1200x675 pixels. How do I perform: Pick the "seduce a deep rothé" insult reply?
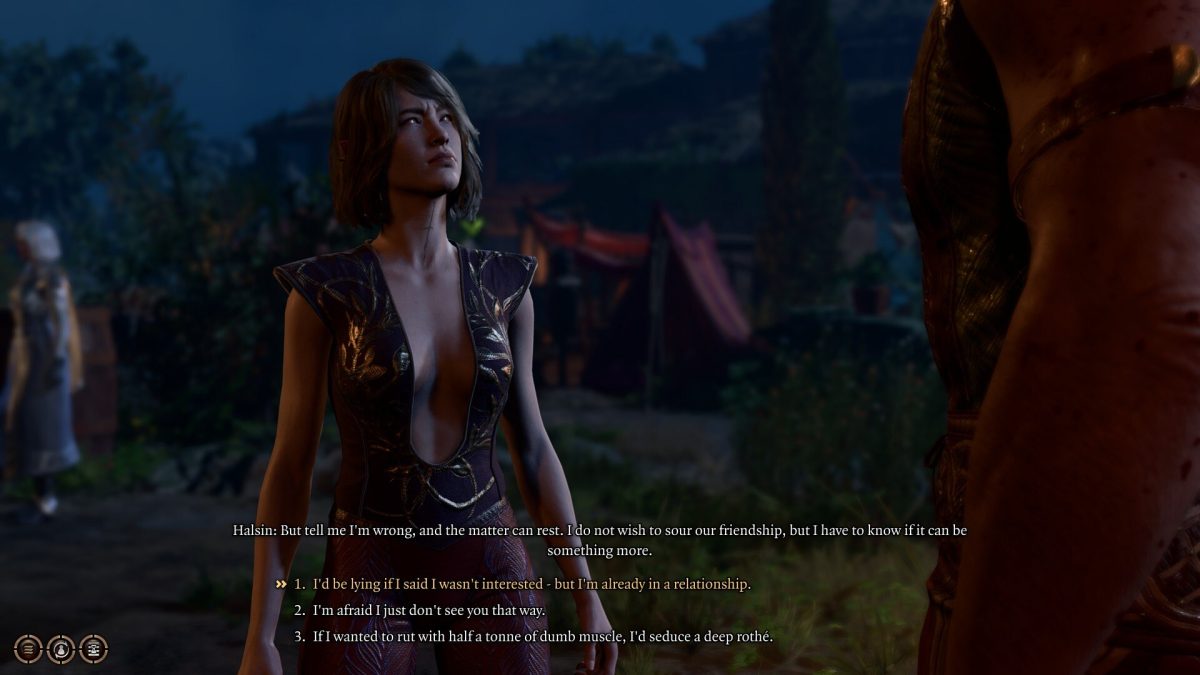(x=542, y=636)
